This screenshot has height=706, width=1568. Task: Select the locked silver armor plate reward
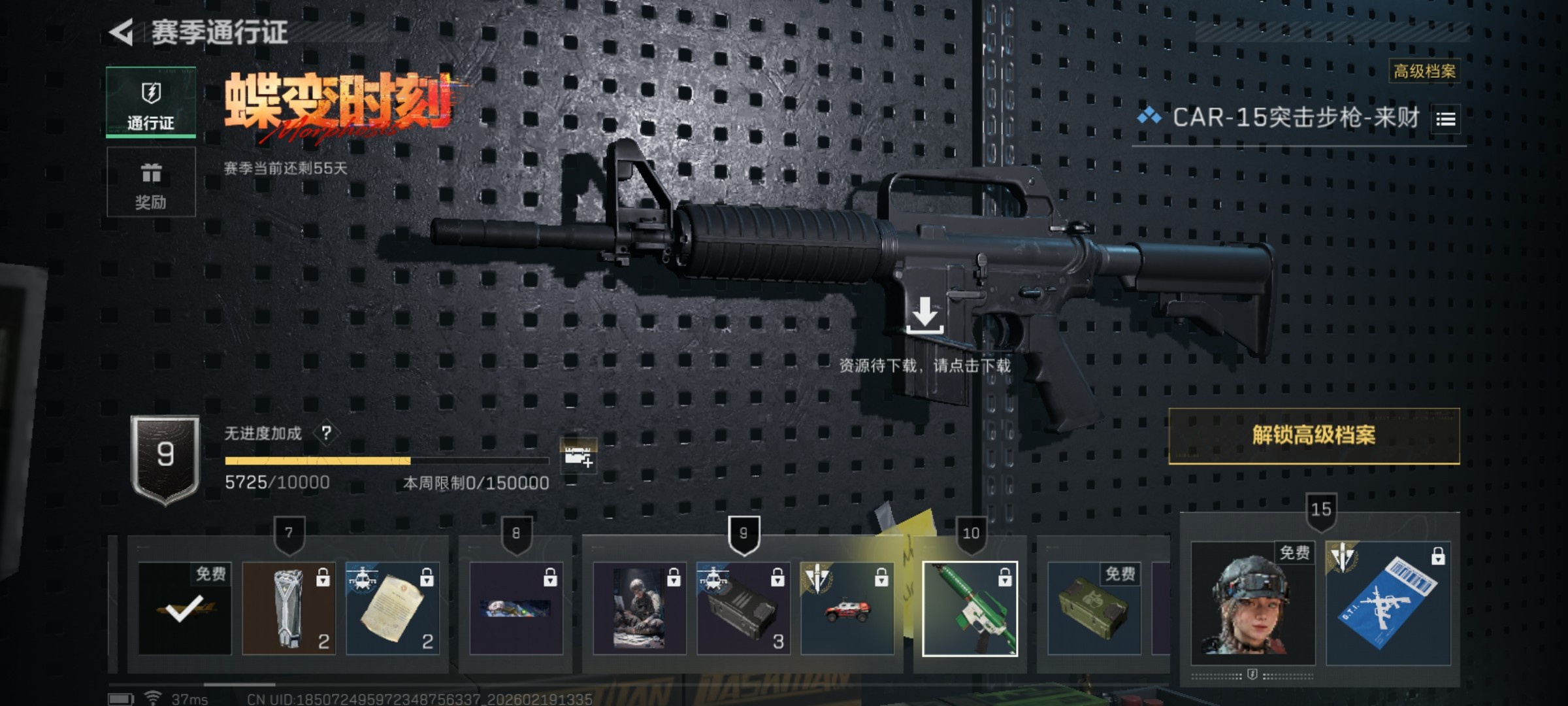[289, 609]
